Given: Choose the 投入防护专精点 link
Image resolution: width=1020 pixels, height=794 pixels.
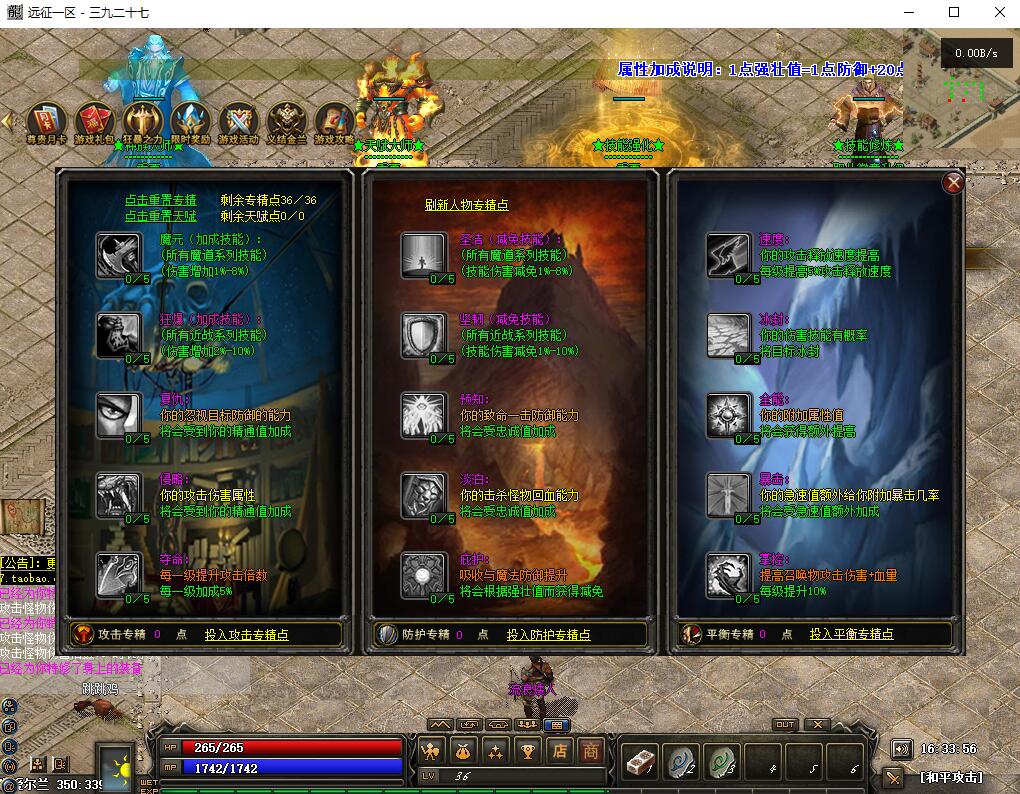Looking at the screenshot, I should coord(548,634).
